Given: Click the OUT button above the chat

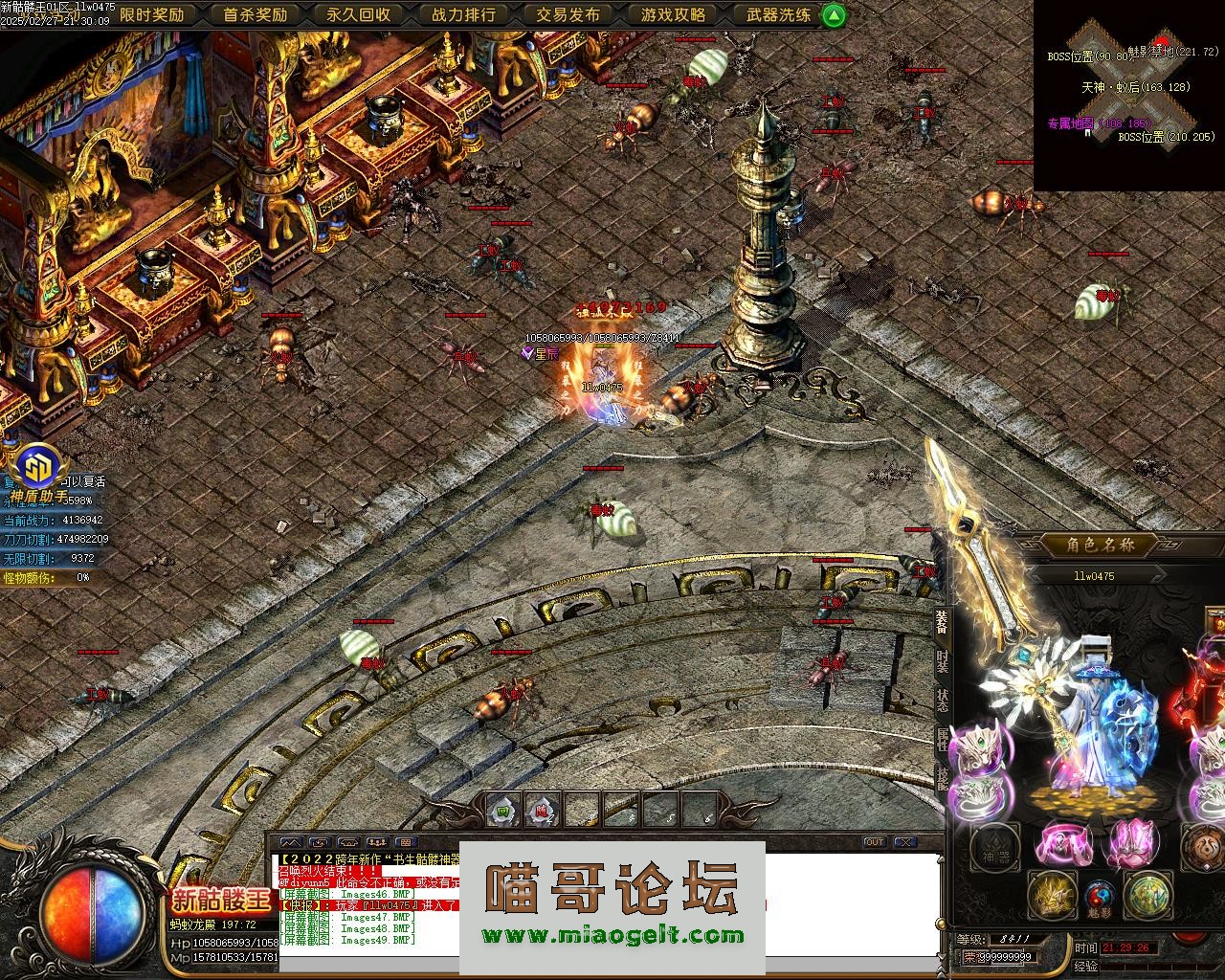Looking at the screenshot, I should (874, 842).
